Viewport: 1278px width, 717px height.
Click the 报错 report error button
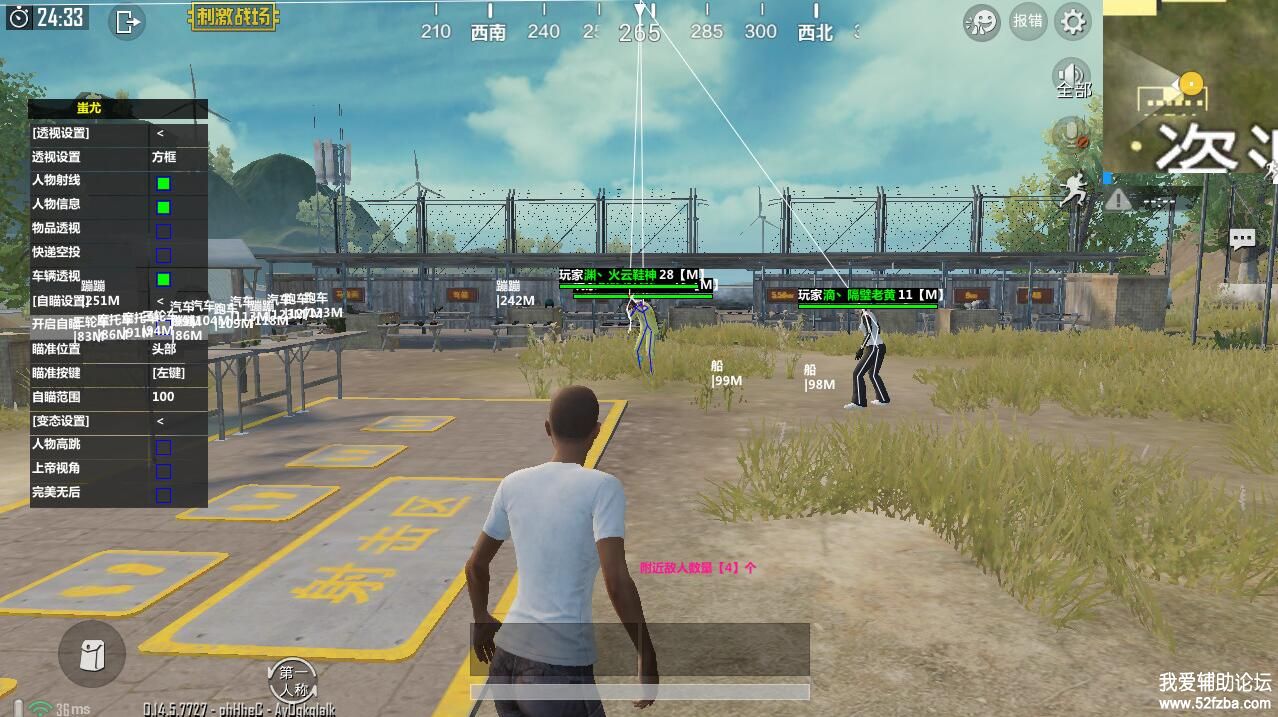tap(1027, 21)
